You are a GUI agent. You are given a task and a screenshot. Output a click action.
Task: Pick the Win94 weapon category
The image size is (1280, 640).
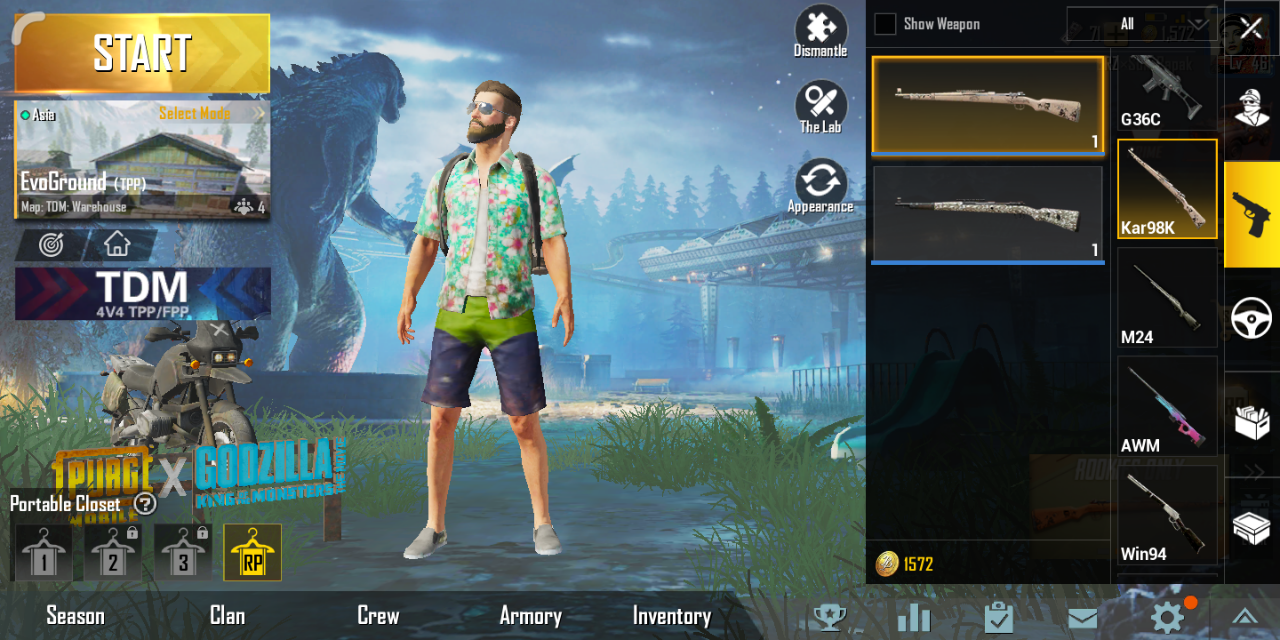click(x=1166, y=517)
